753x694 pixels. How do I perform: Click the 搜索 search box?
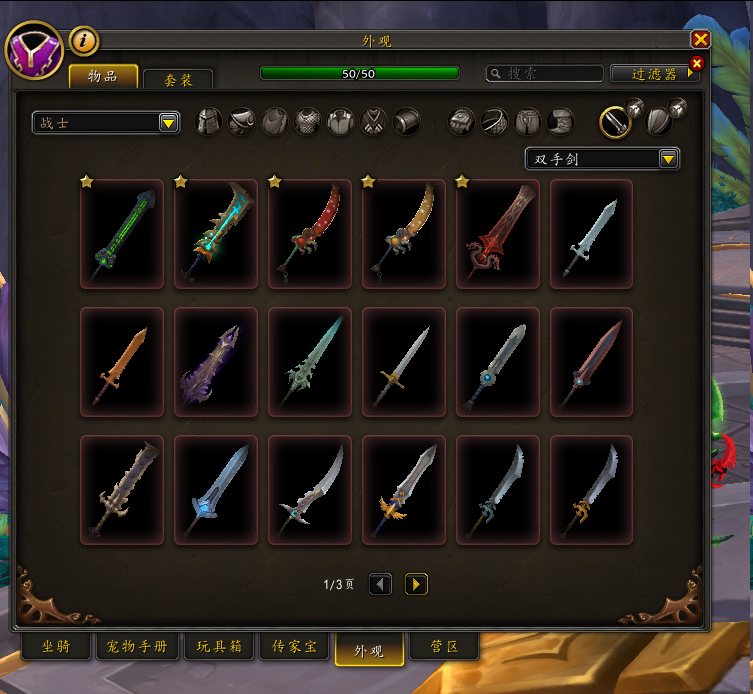(545, 74)
